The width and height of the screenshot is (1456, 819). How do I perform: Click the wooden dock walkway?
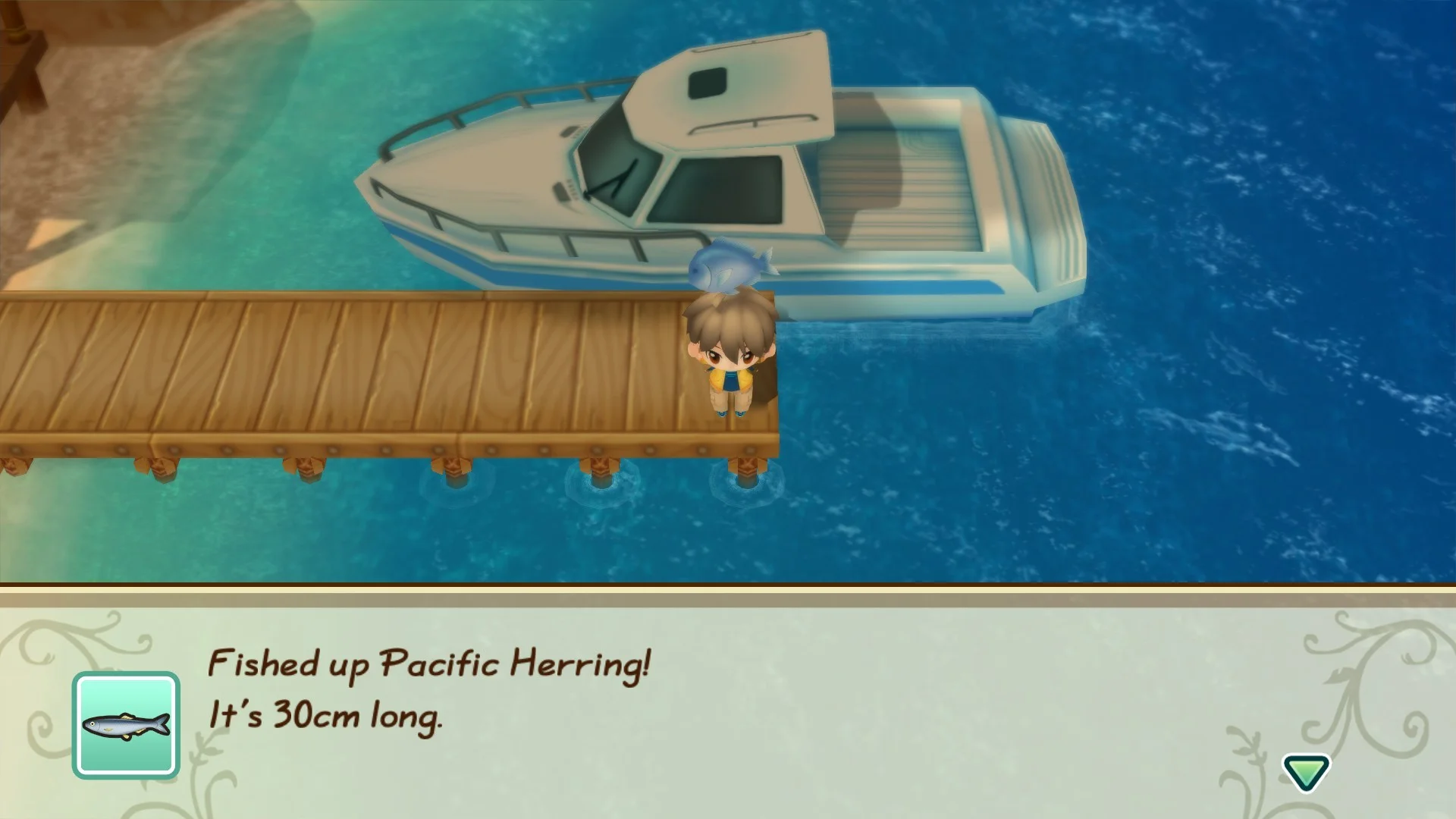pyautogui.click(x=341, y=364)
